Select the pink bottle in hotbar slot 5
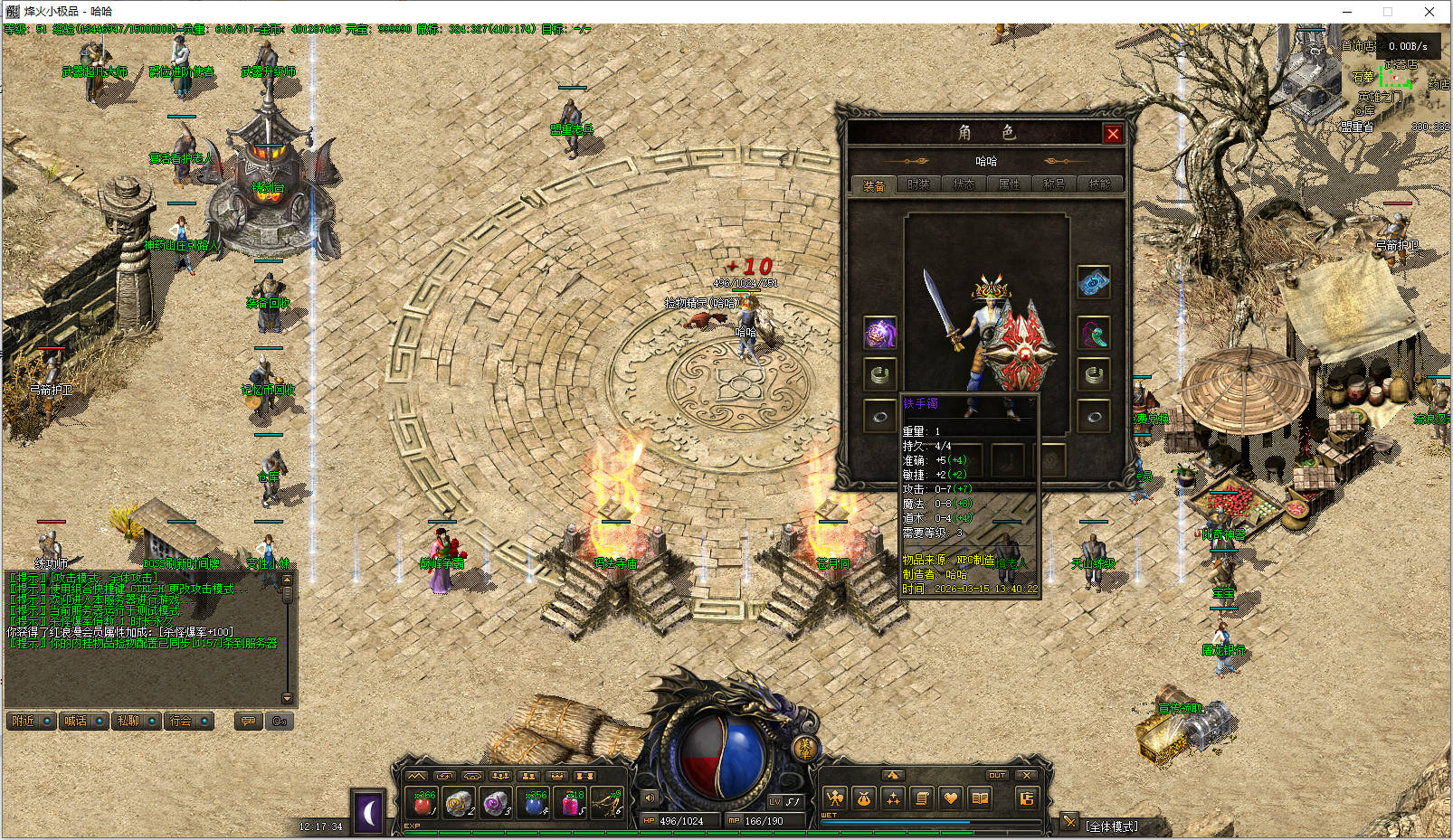 (x=573, y=802)
